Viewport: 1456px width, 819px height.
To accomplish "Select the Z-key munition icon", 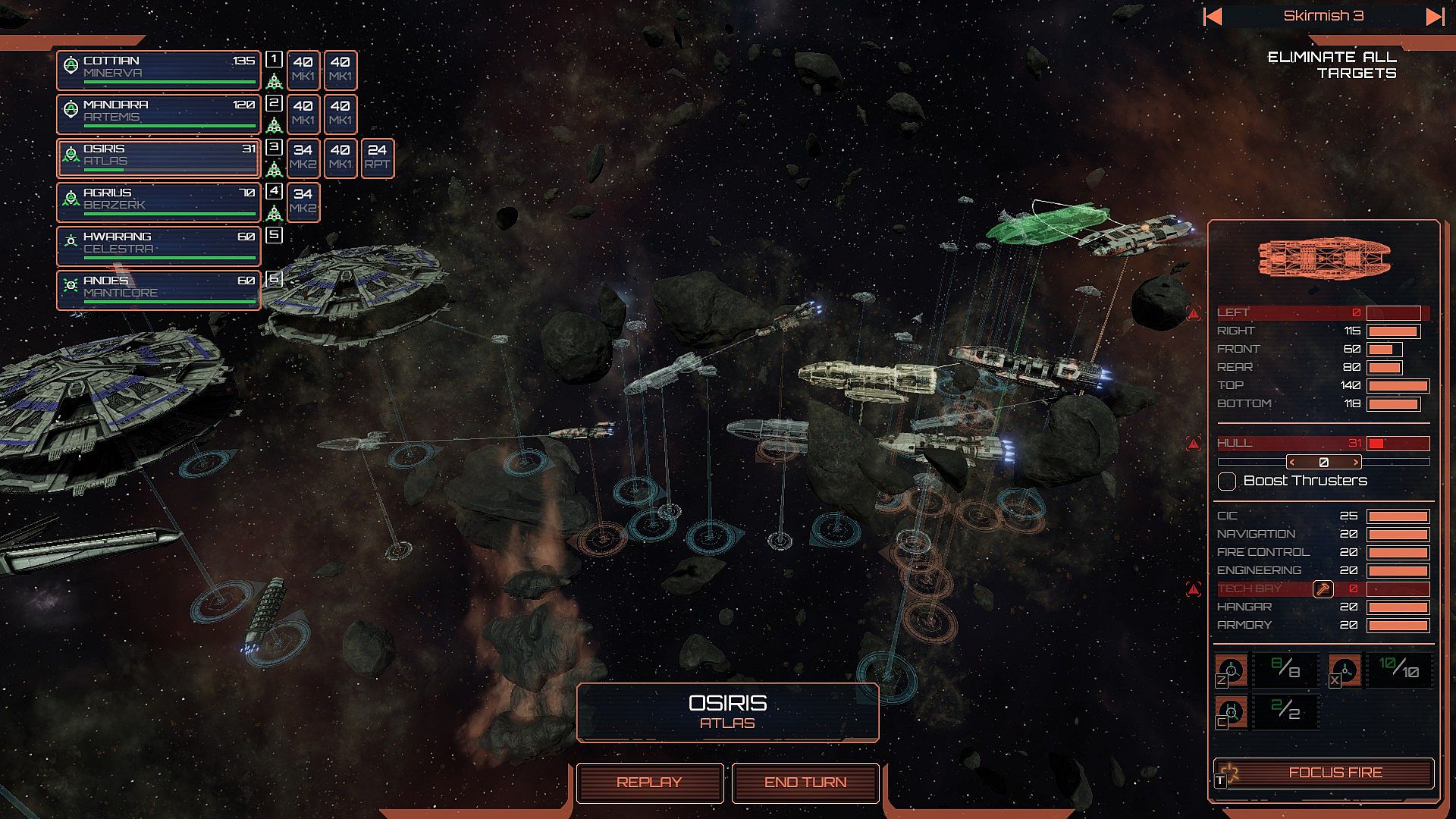I will (x=1232, y=671).
